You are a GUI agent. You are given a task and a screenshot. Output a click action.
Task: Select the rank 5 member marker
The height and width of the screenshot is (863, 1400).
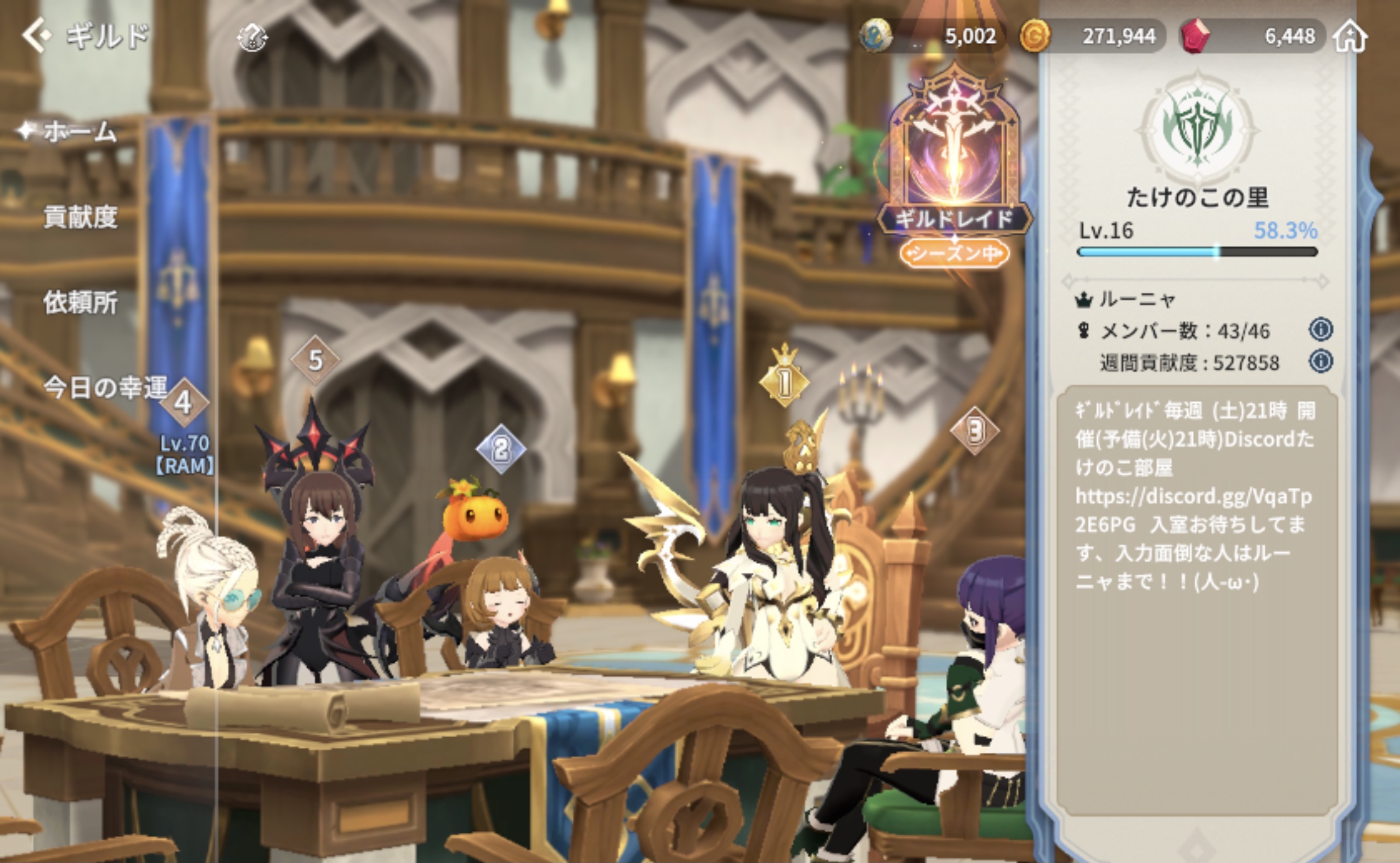click(315, 360)
